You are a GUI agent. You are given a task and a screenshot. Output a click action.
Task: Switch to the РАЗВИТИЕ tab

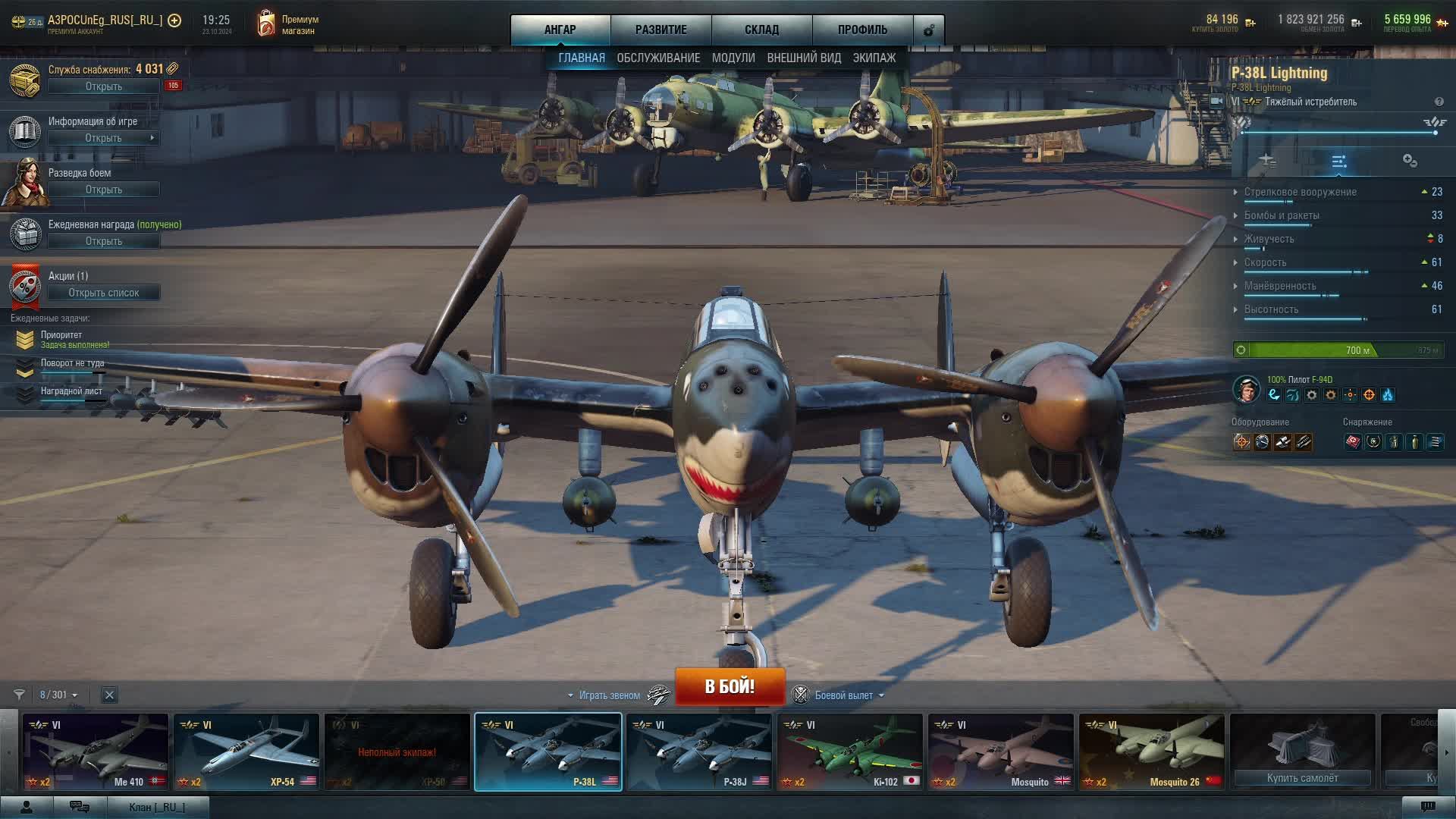point(661,30)
